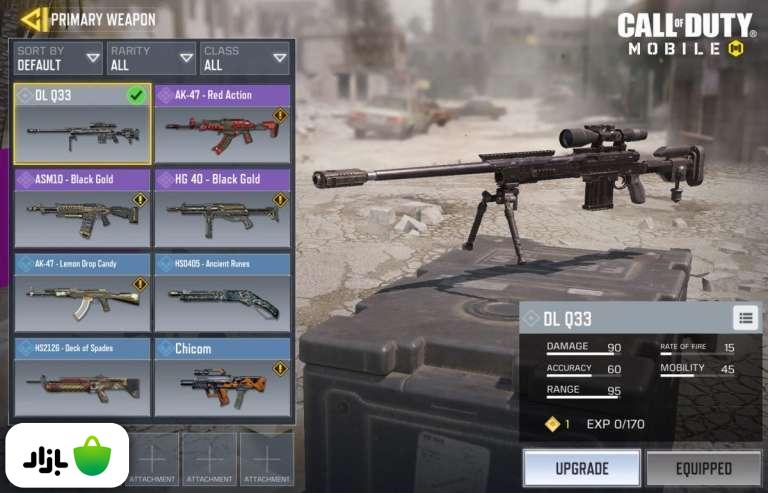Select the AK-47 Lemon Drop Candy weapon
768x493 pixels.
[x=82, y=292]
